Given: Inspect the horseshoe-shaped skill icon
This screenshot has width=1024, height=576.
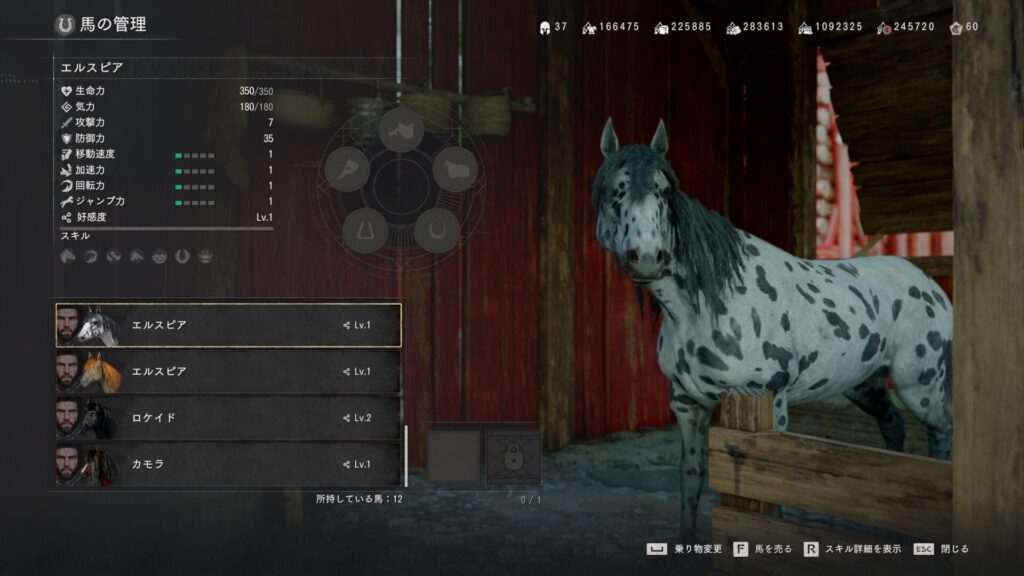Looking at the screenshot, I should (x=182, y=257).
